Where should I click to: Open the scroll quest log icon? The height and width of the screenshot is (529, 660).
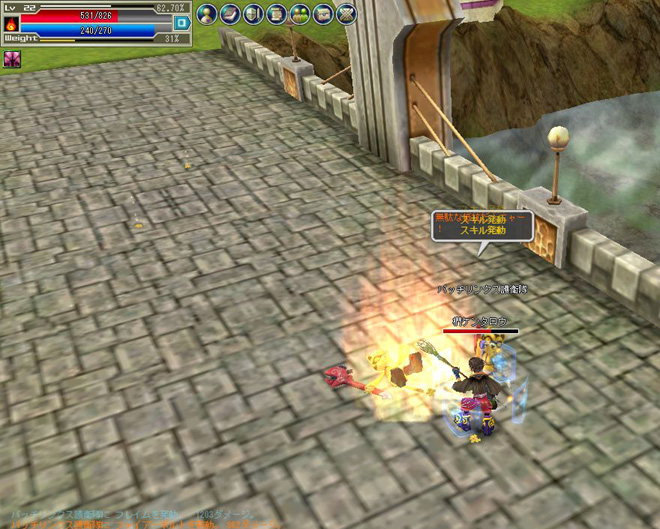click(x=276, y=14)
